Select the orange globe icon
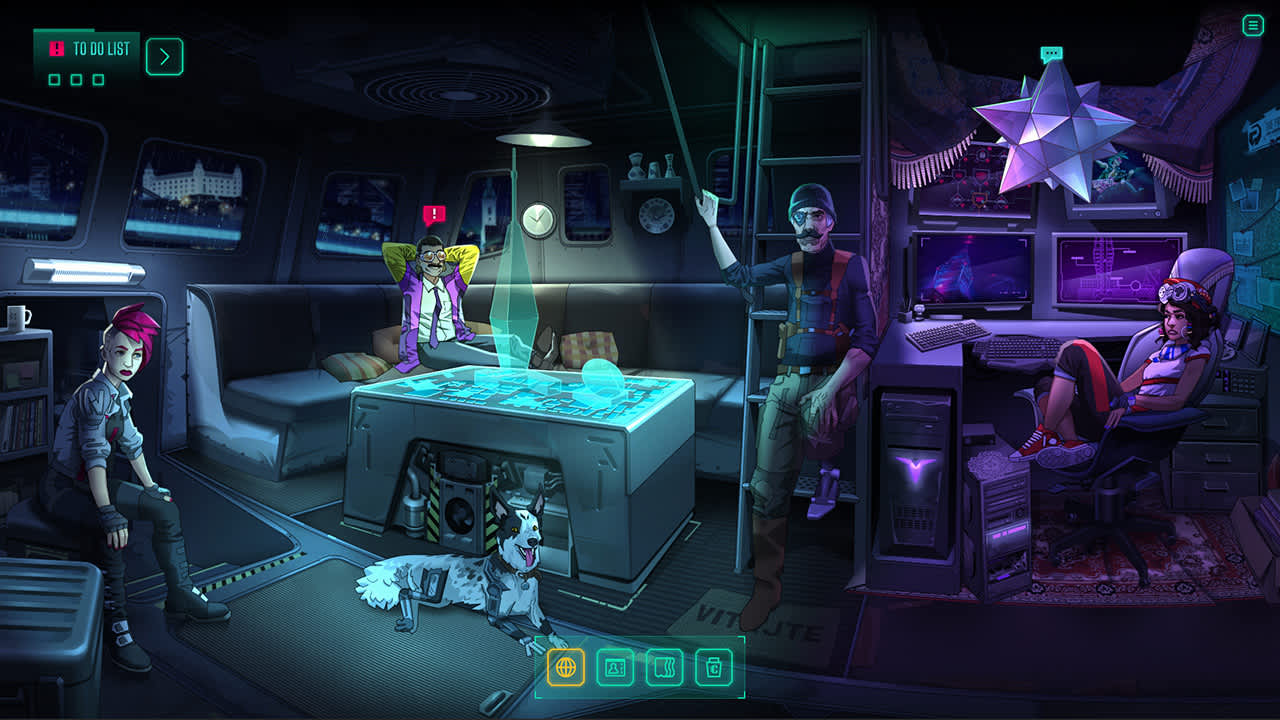 [566, 667]
